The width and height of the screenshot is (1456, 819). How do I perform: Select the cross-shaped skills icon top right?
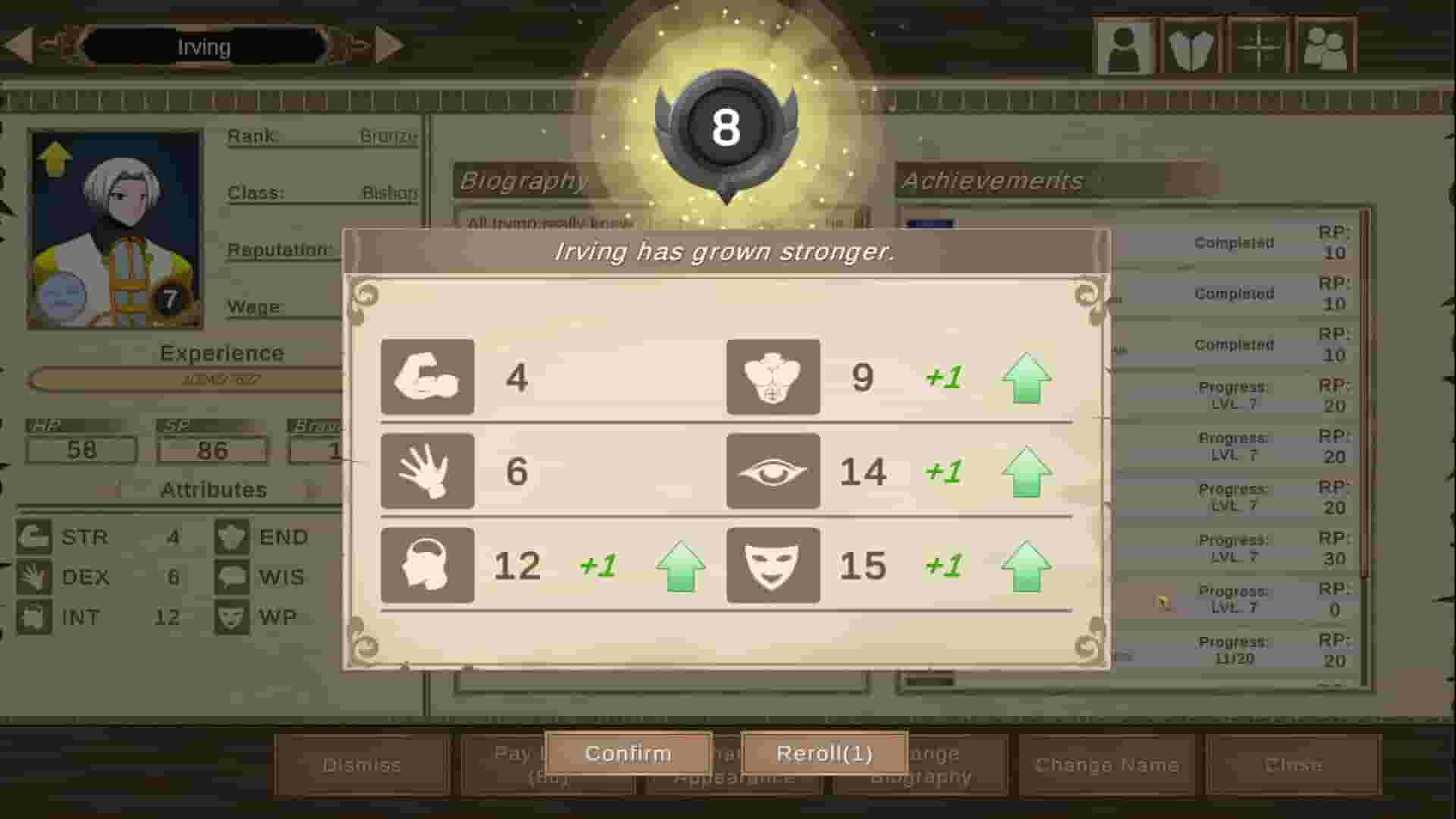pyautogui.click(x=1255, y=44)
